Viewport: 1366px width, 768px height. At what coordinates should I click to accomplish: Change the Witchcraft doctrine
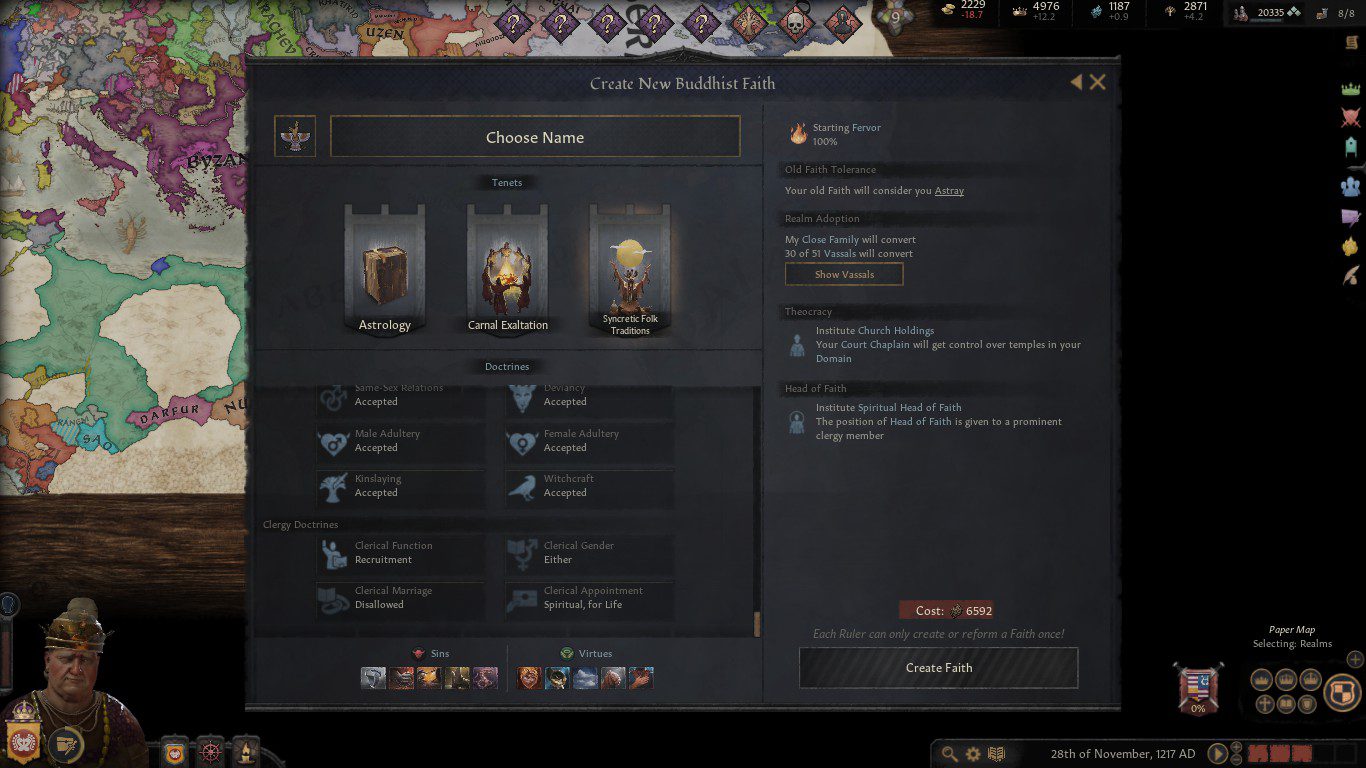pyautogui.click(x=589, y=487)
